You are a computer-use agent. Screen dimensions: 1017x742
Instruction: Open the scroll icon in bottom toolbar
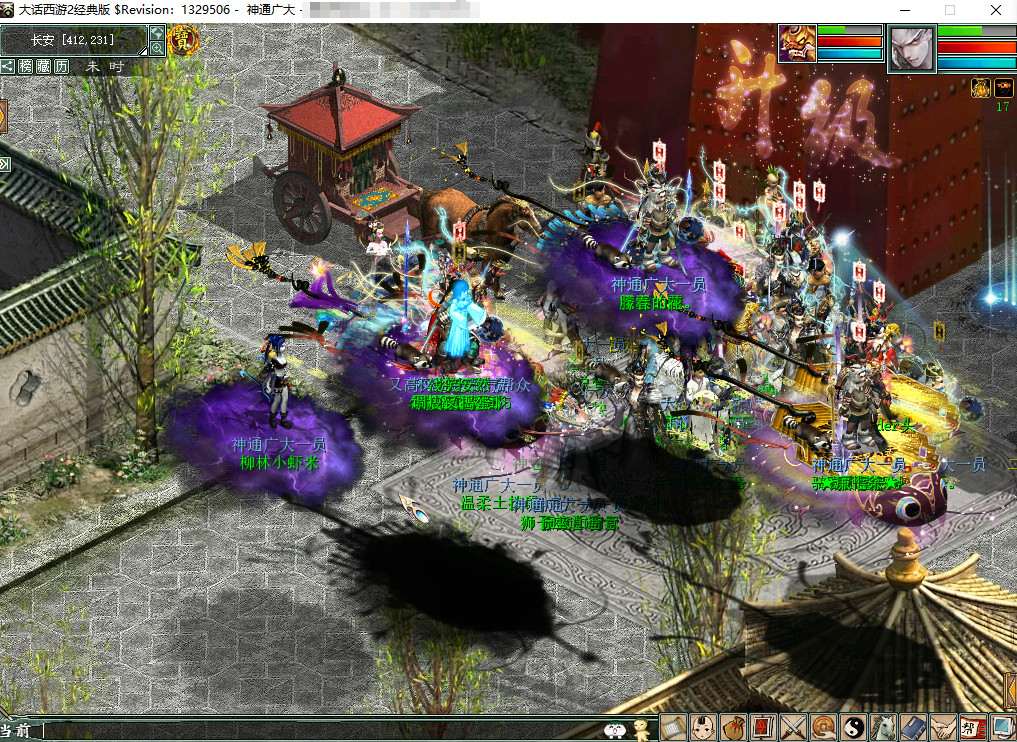pyautogui.click(x=673, y=727)
